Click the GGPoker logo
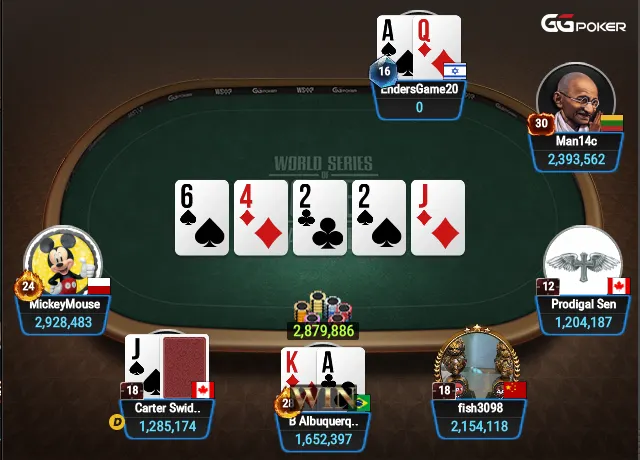This screenshot has height=460, width=640. click(583, 24)
